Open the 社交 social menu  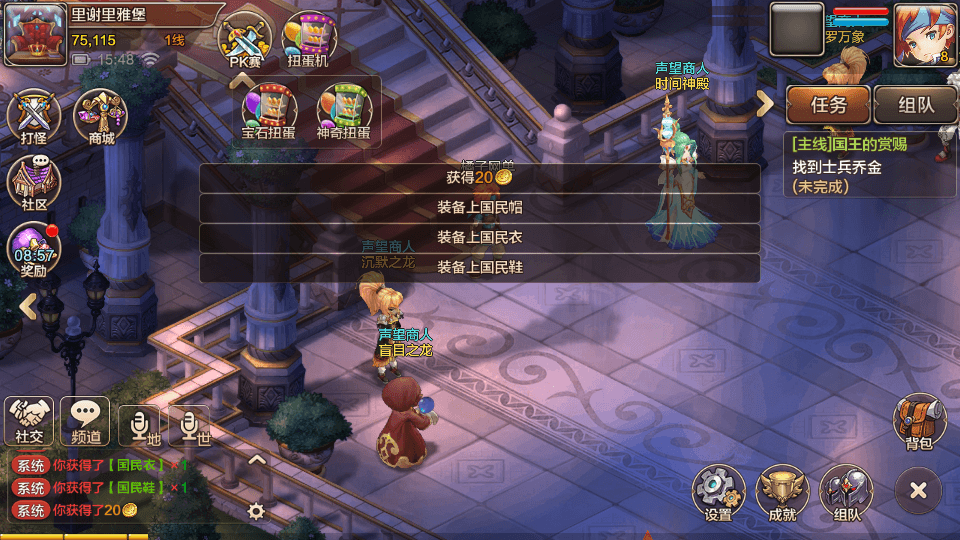[x=29, y=420]
